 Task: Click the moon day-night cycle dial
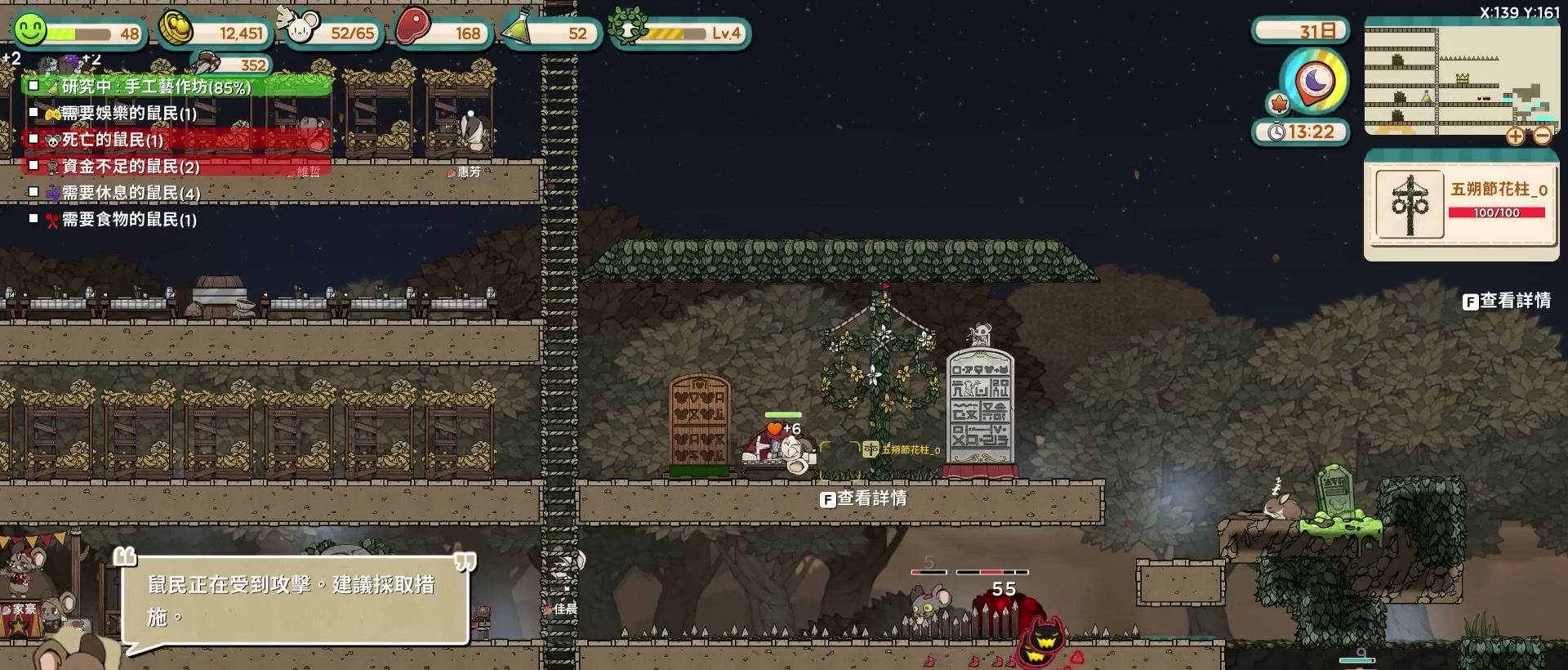[1314, 81]
